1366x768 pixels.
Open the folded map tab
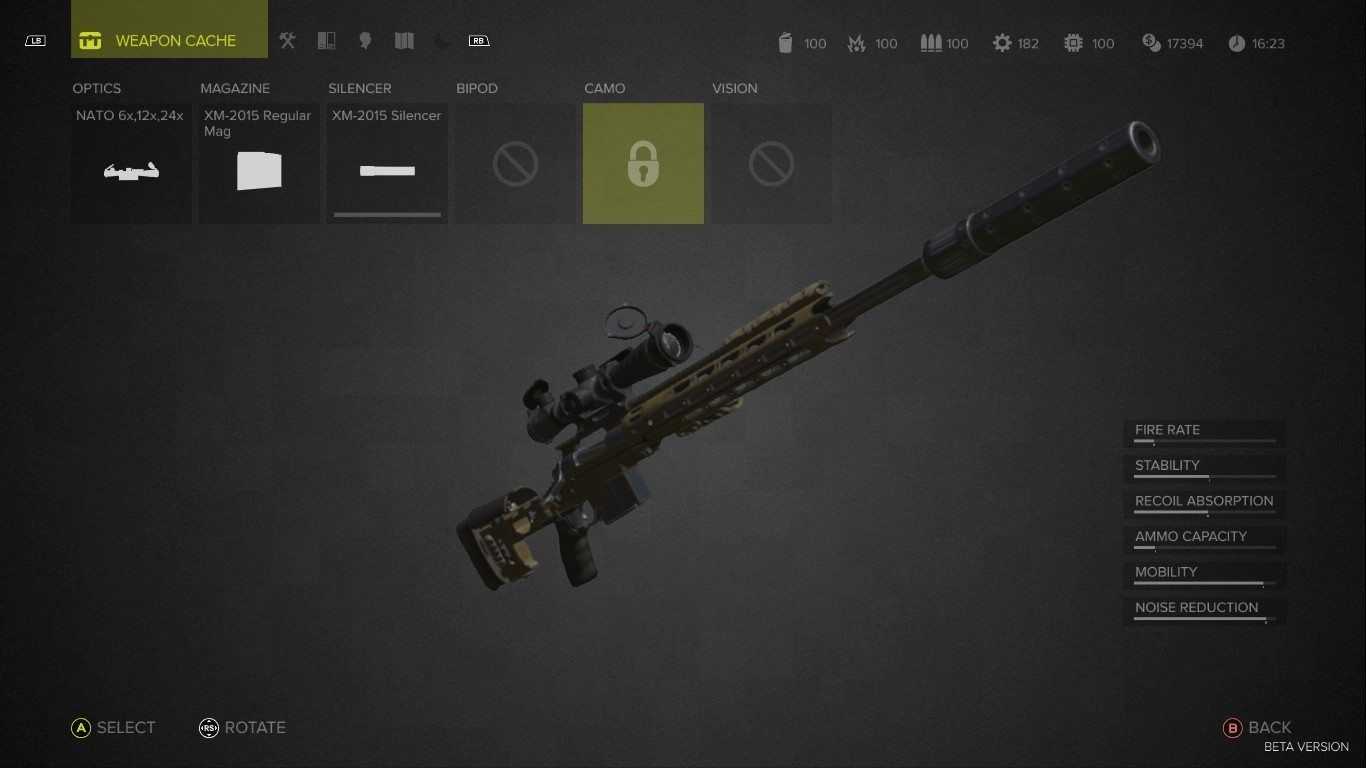(404, 41)
